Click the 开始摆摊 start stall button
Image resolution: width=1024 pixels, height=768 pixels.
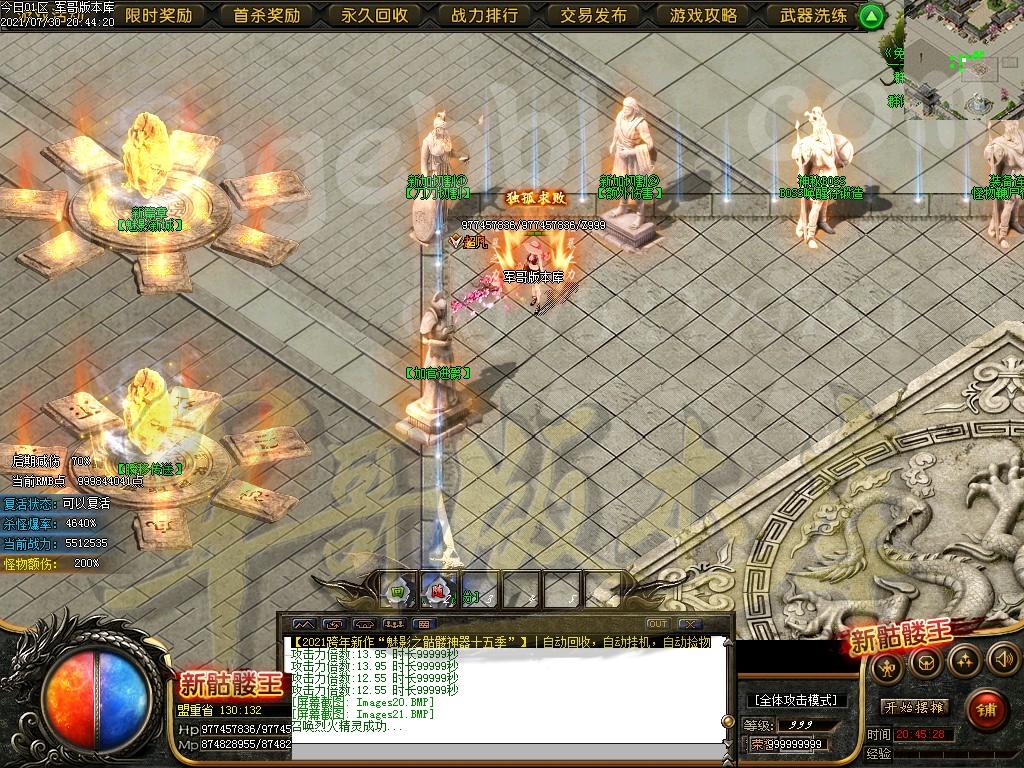(914, 706)
